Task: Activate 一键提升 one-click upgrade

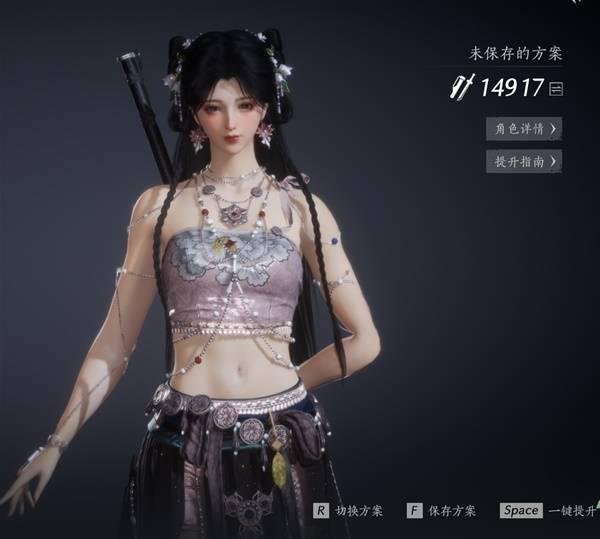Action: point(548,510)
